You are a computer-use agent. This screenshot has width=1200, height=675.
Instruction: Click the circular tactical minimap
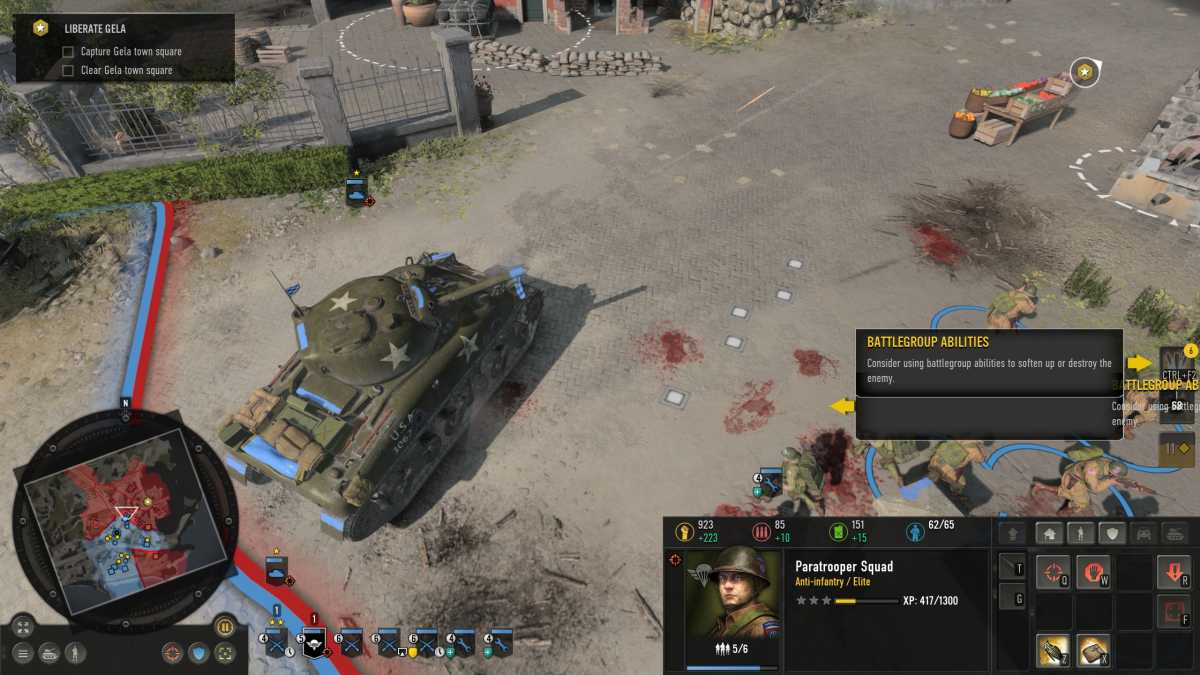126,515
